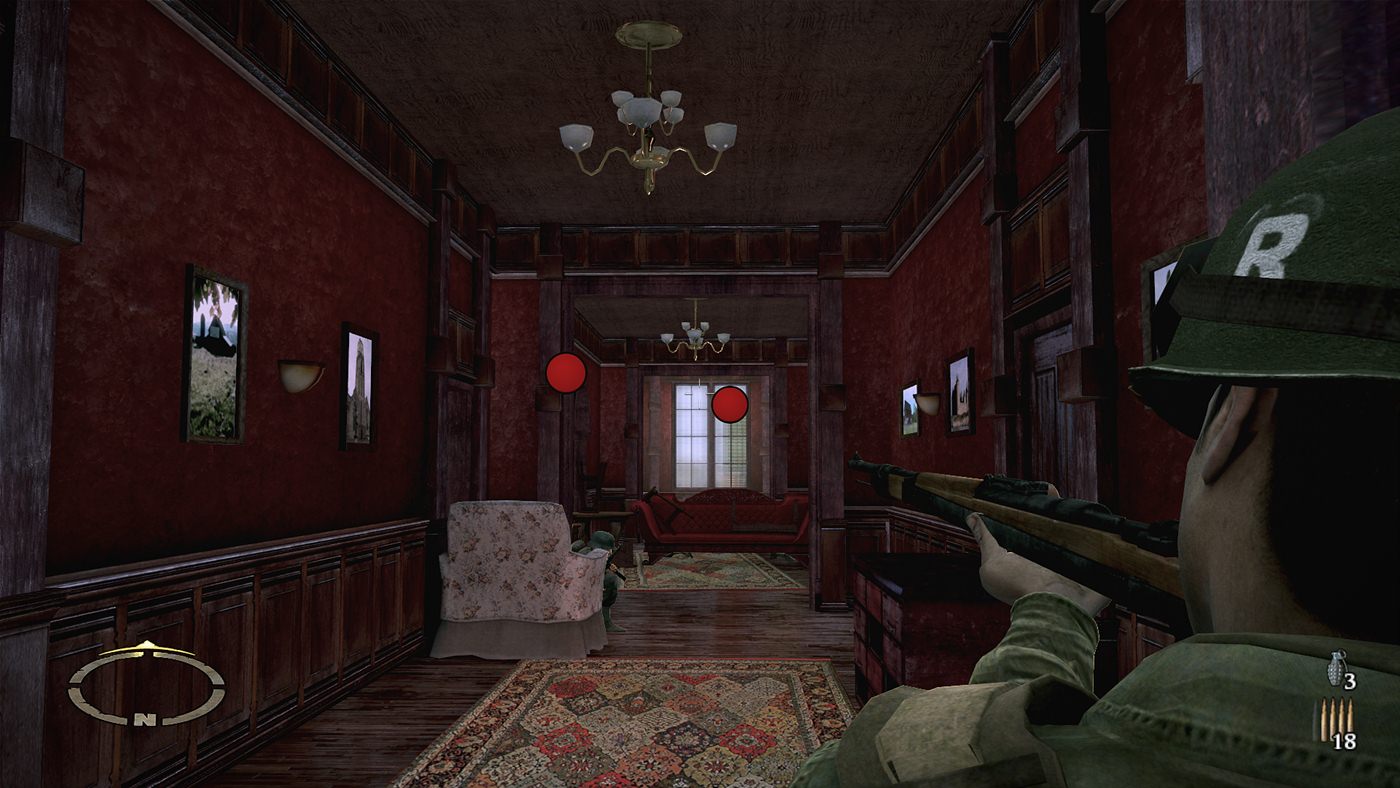Click the compass in the HUD

point(146,685)
